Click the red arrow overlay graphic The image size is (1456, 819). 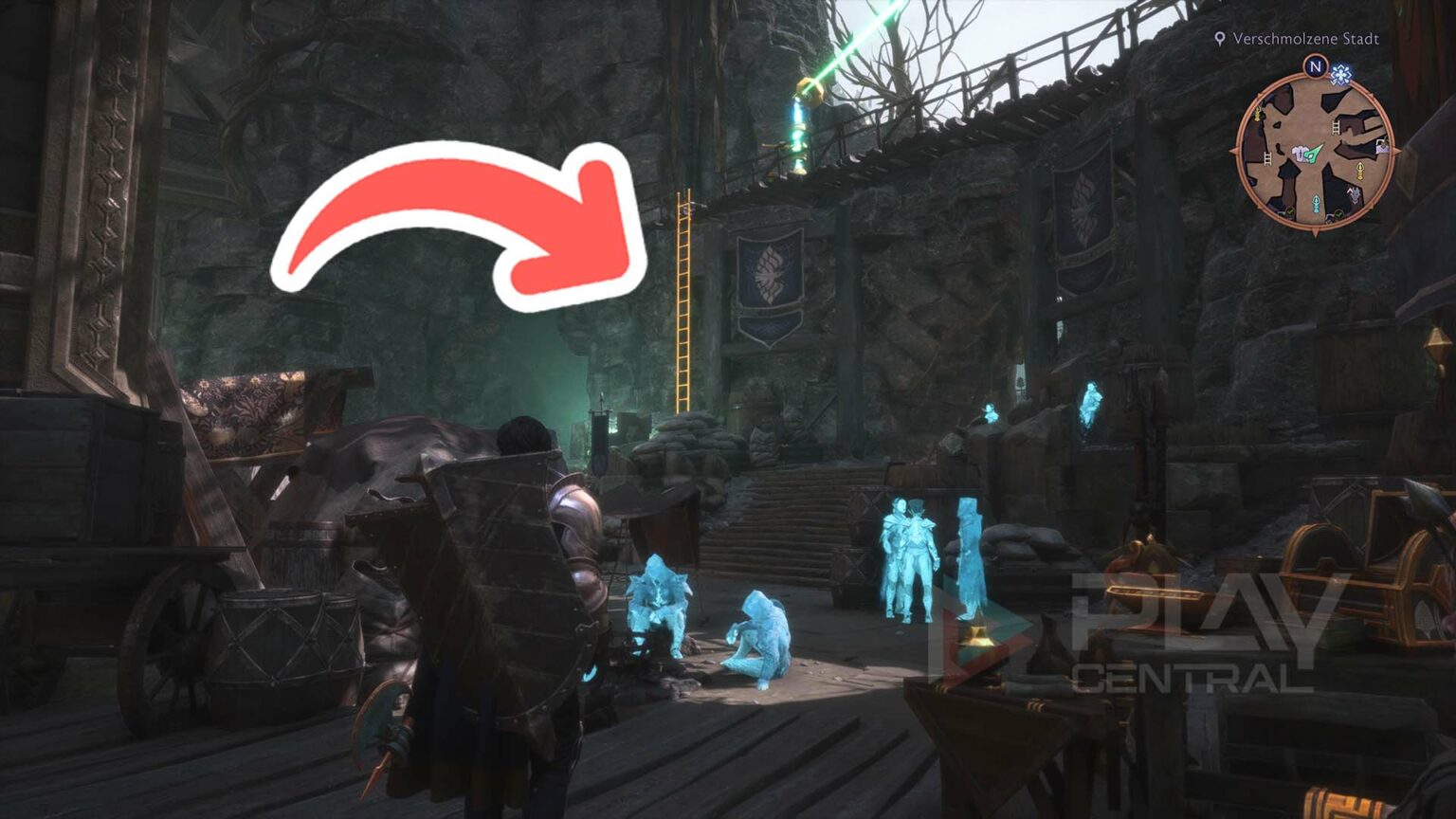click(455, 218)
